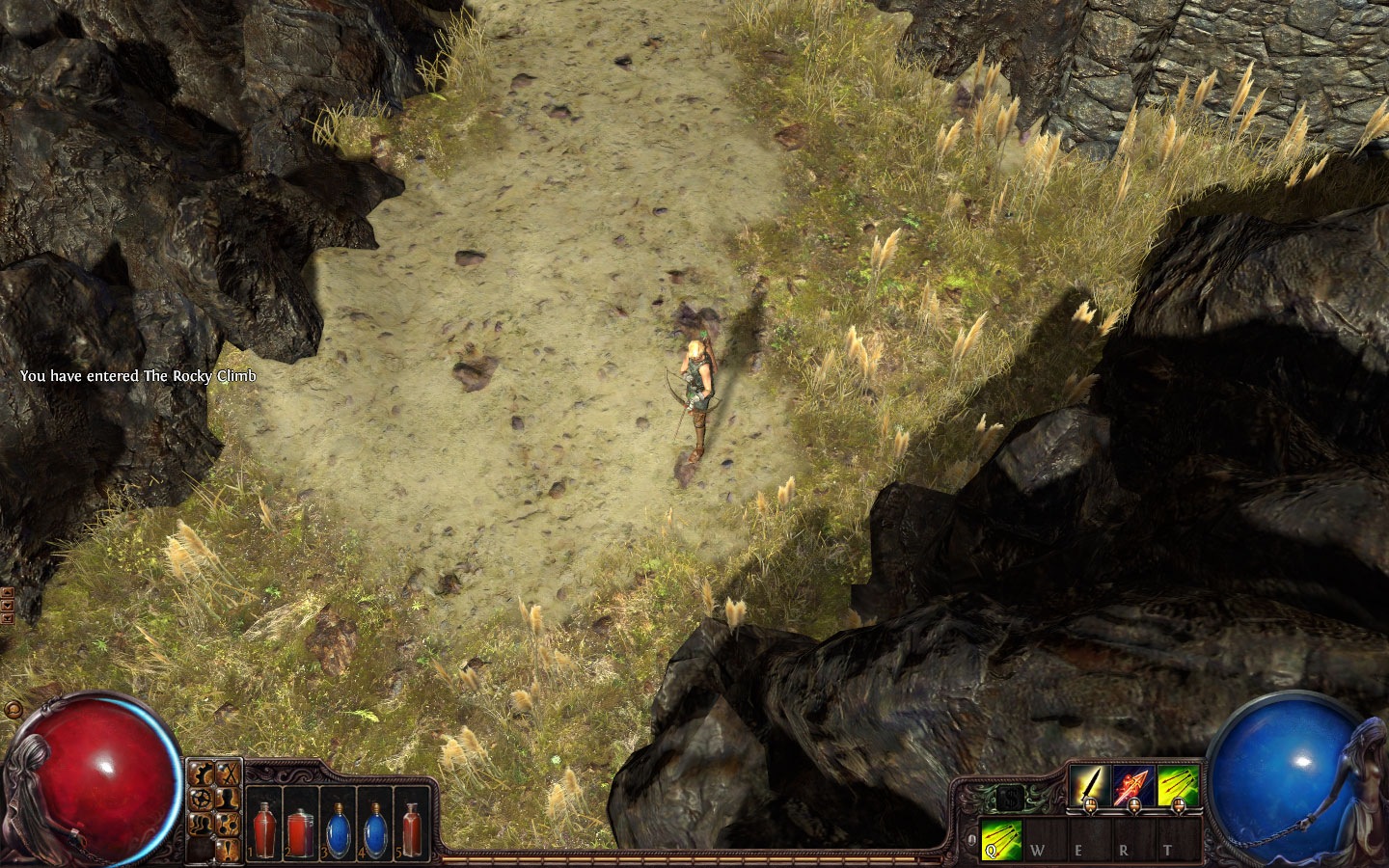
Task: Open the dark shop button on skill bar
Action: 1010,799
